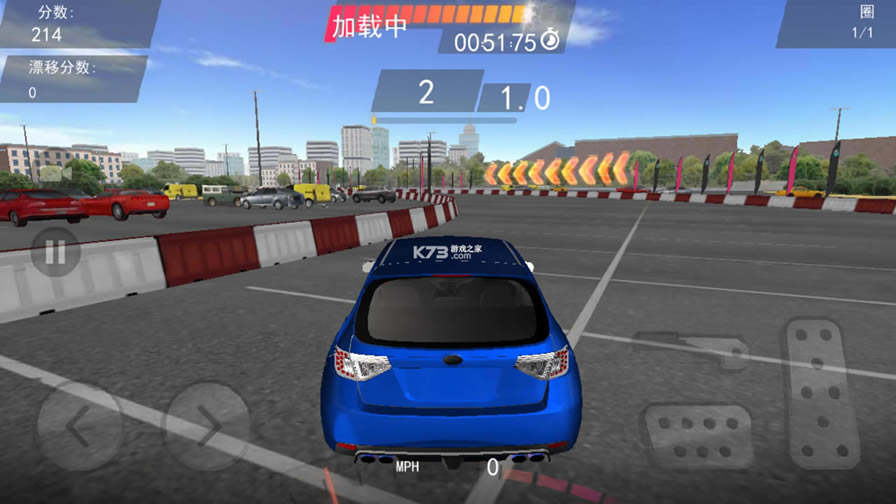Hit the tall gas pedal
Image resolution: width=896 pixels, height=504 pixels.
(820, 392)
